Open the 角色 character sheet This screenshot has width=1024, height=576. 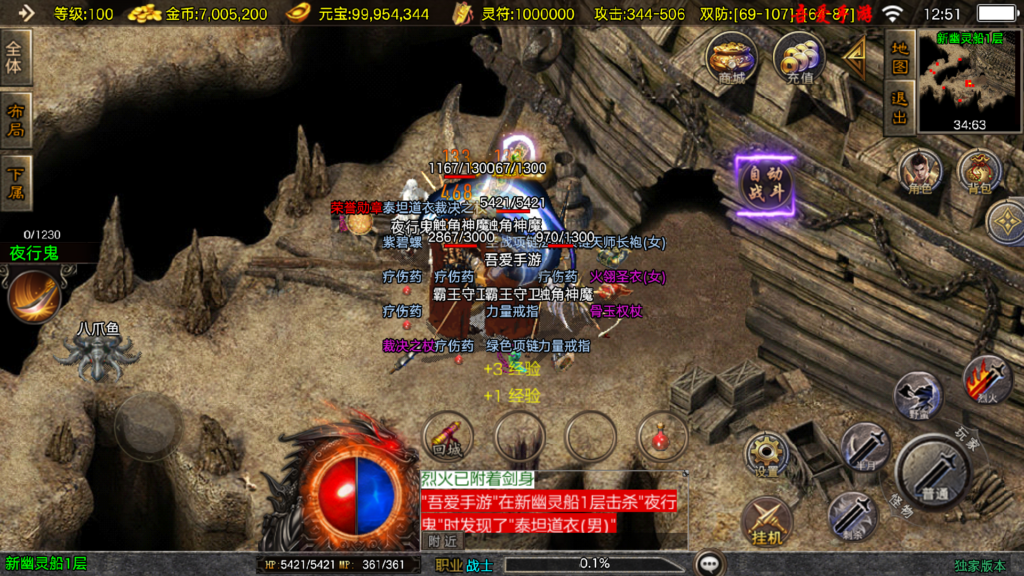tap(918, 172)
